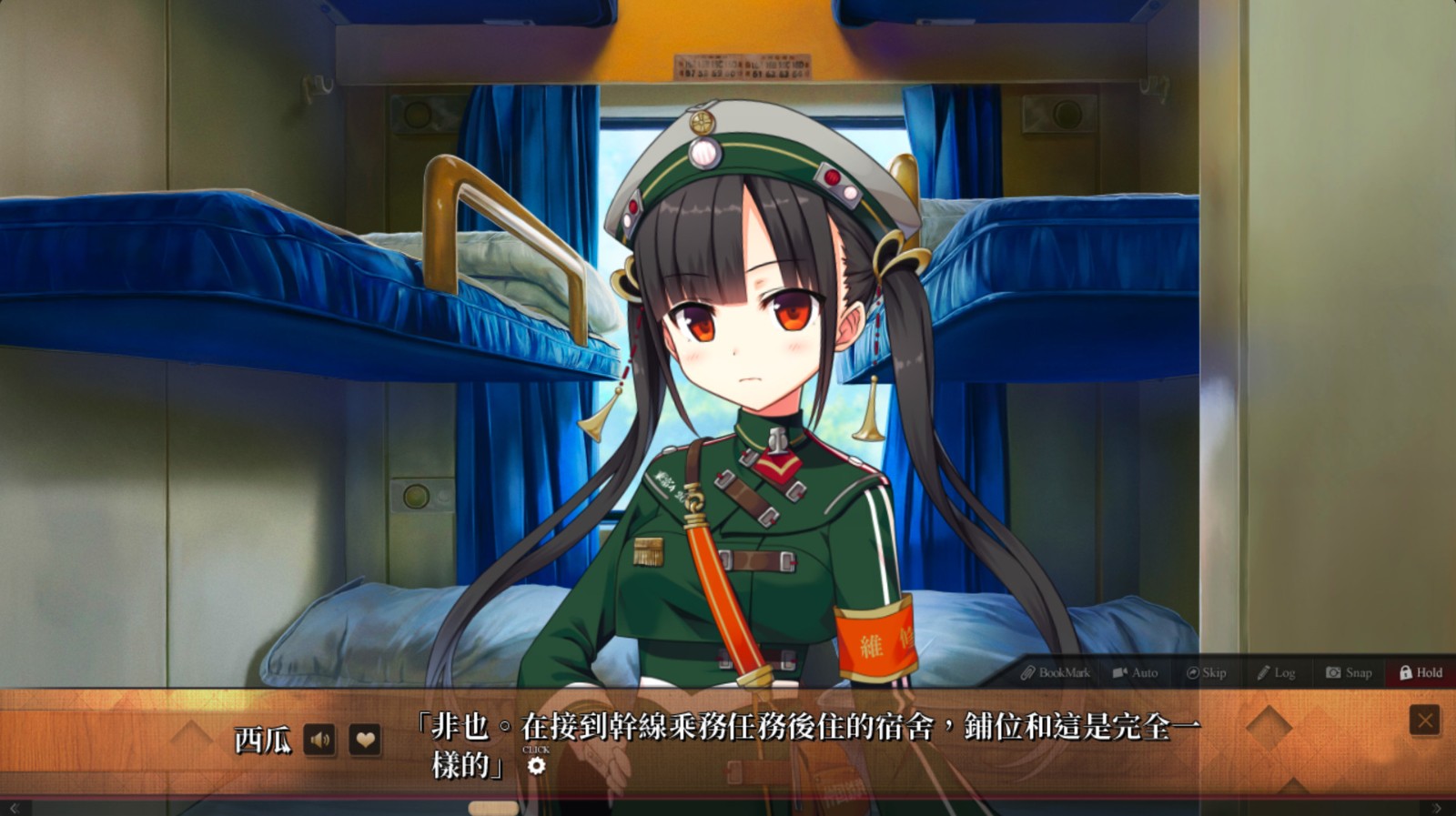Screen dimensions: 1456x816
Task: Take a screenshot with Snap
Action: (x=1349, y=673)
